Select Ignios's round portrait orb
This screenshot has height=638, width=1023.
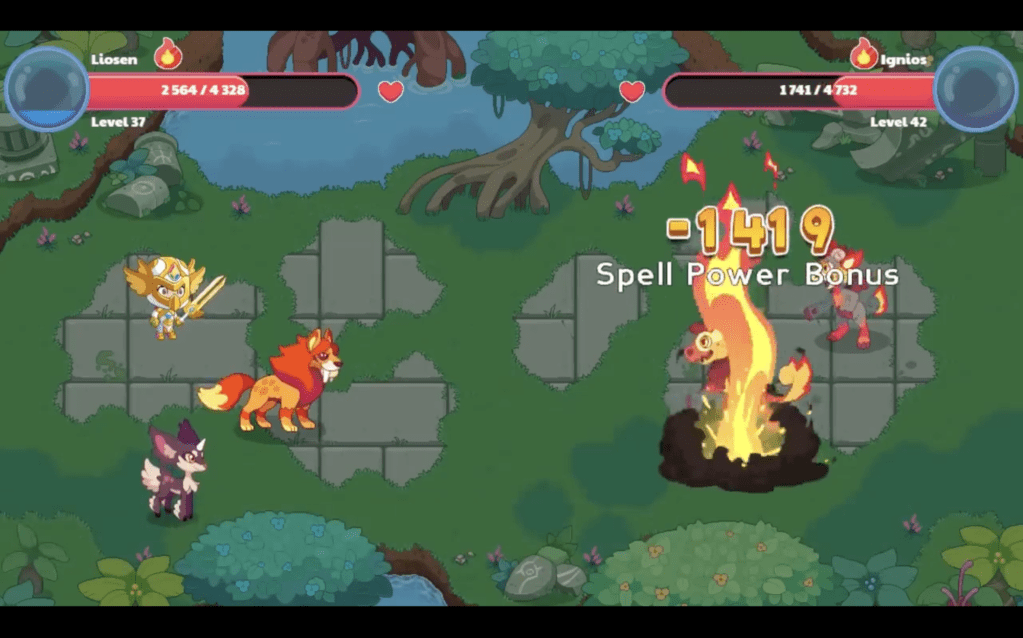[x=975, y=89]
